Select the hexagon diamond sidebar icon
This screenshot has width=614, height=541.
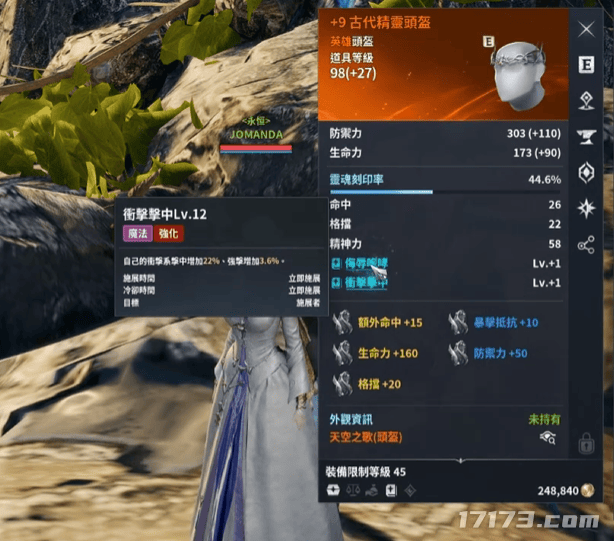tap(586, 171)
